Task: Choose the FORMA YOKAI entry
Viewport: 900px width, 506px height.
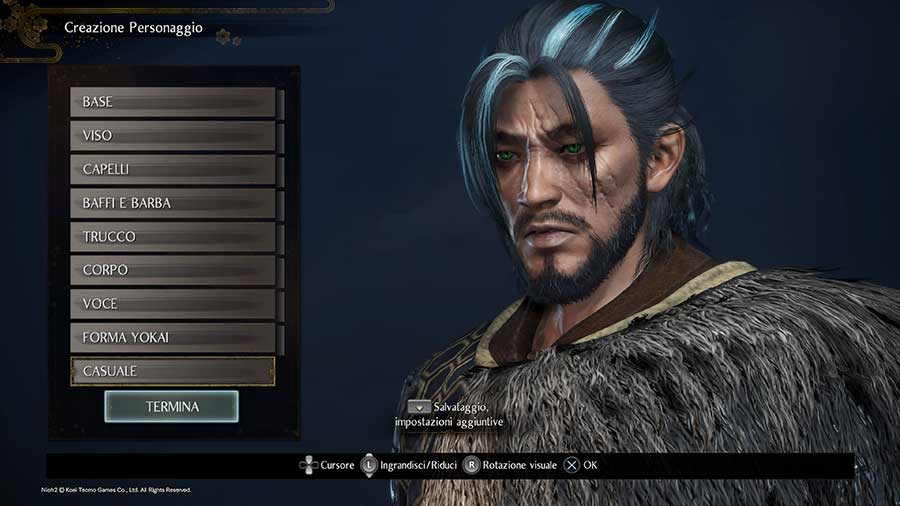Action: (x=172, y=337)
